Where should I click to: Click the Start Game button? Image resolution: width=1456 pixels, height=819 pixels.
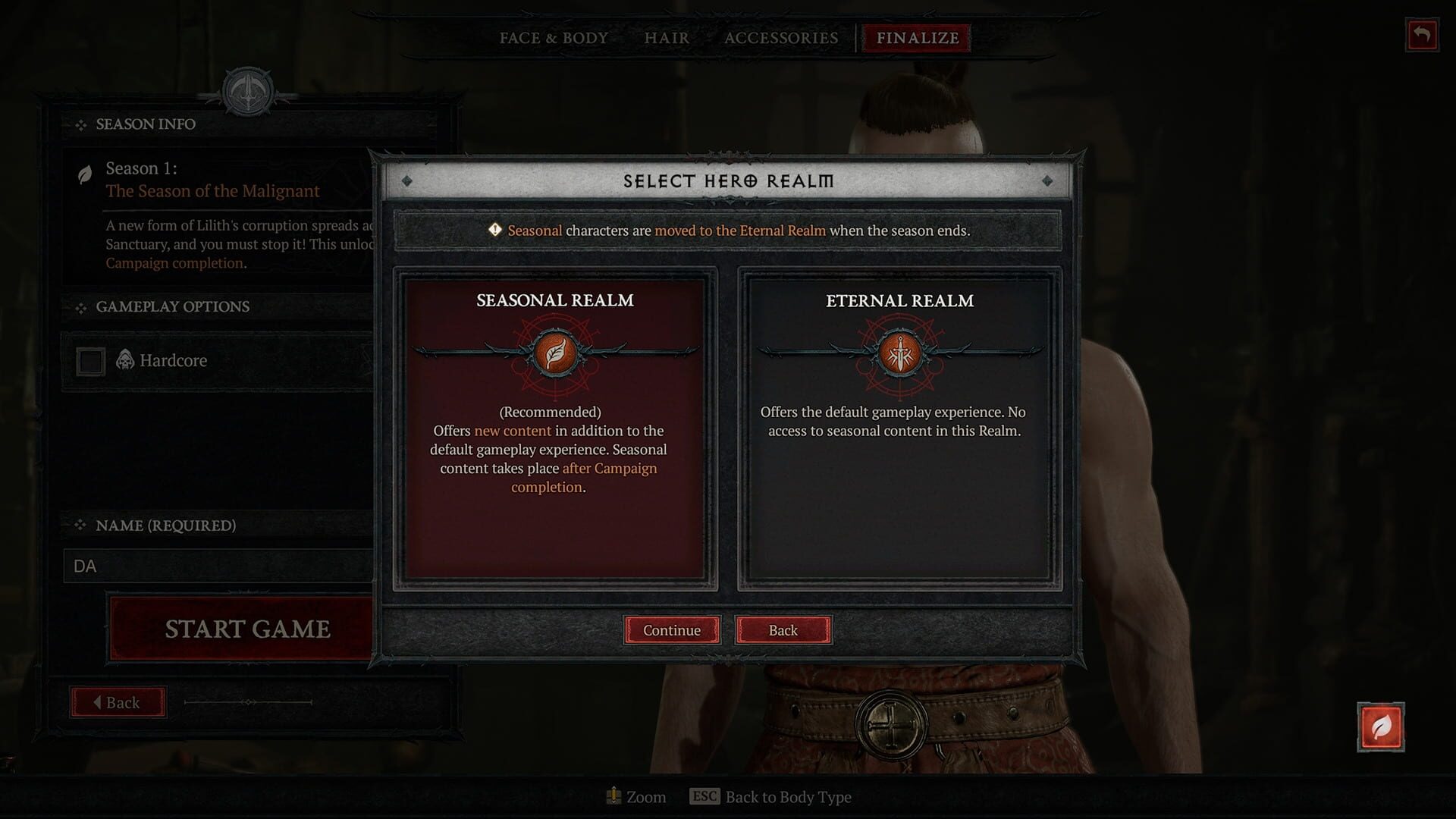(x=246, y=629)
